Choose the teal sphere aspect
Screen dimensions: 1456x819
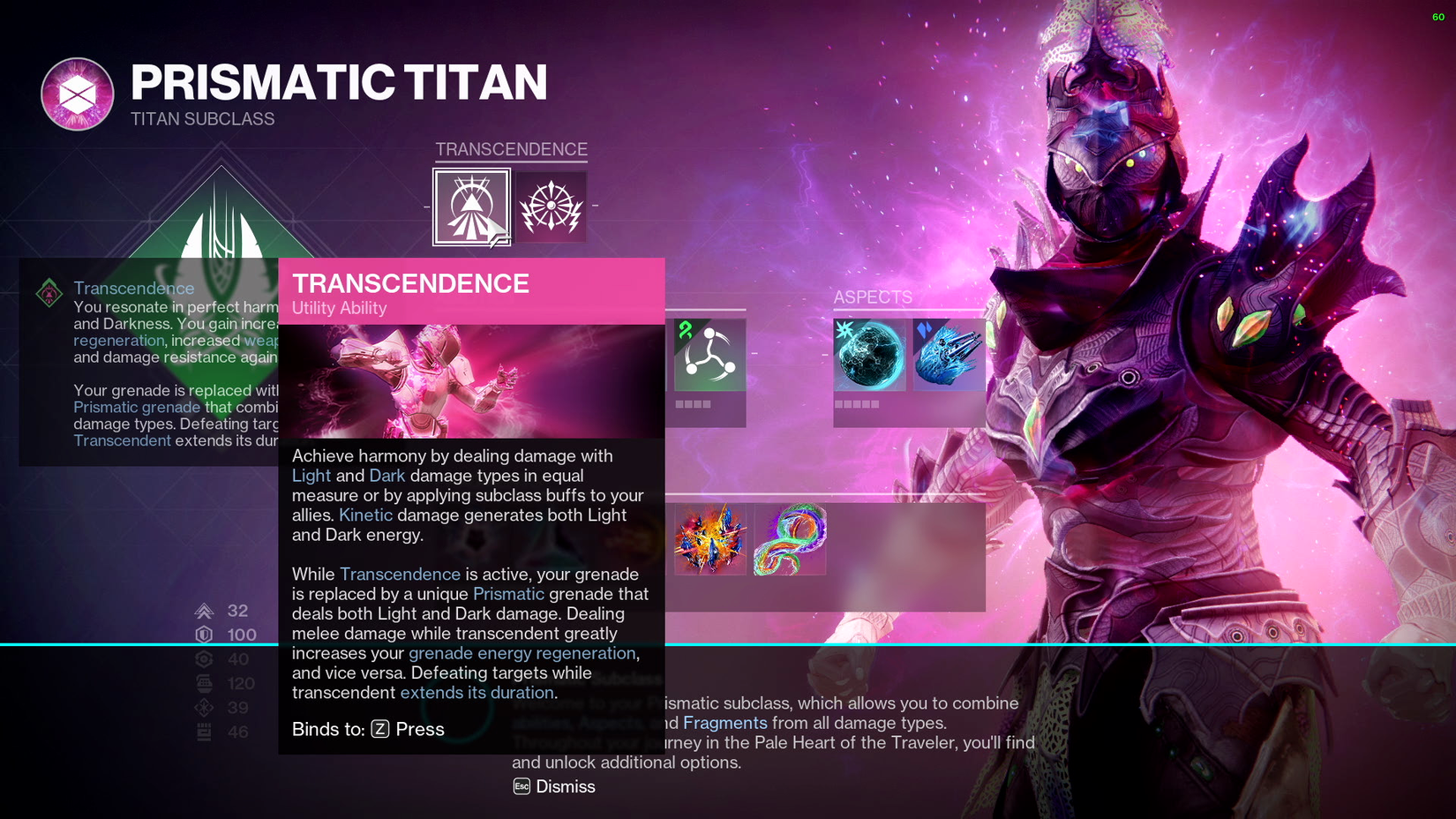tap(869, 355)
